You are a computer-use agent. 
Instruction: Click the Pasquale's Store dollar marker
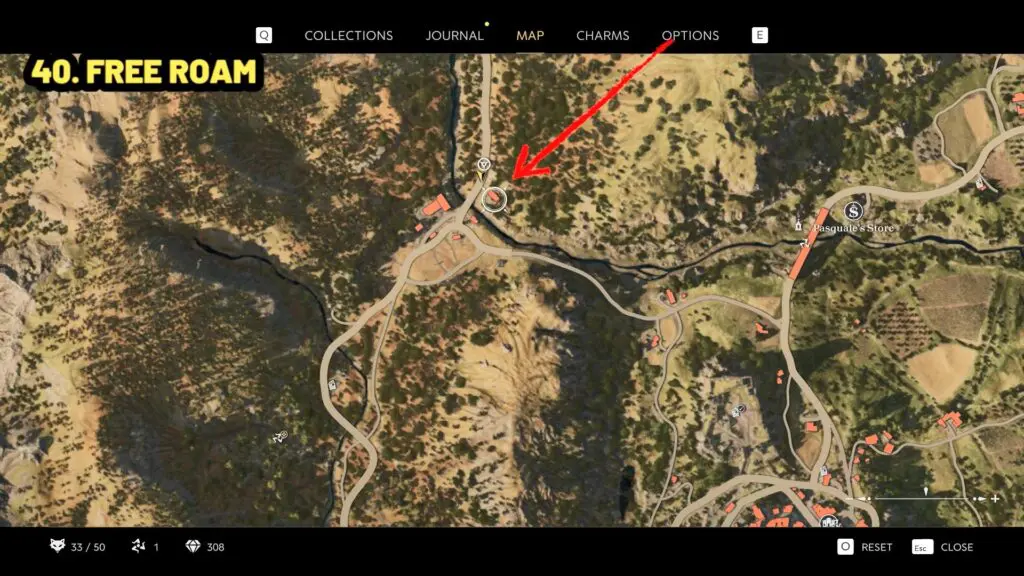853,211
